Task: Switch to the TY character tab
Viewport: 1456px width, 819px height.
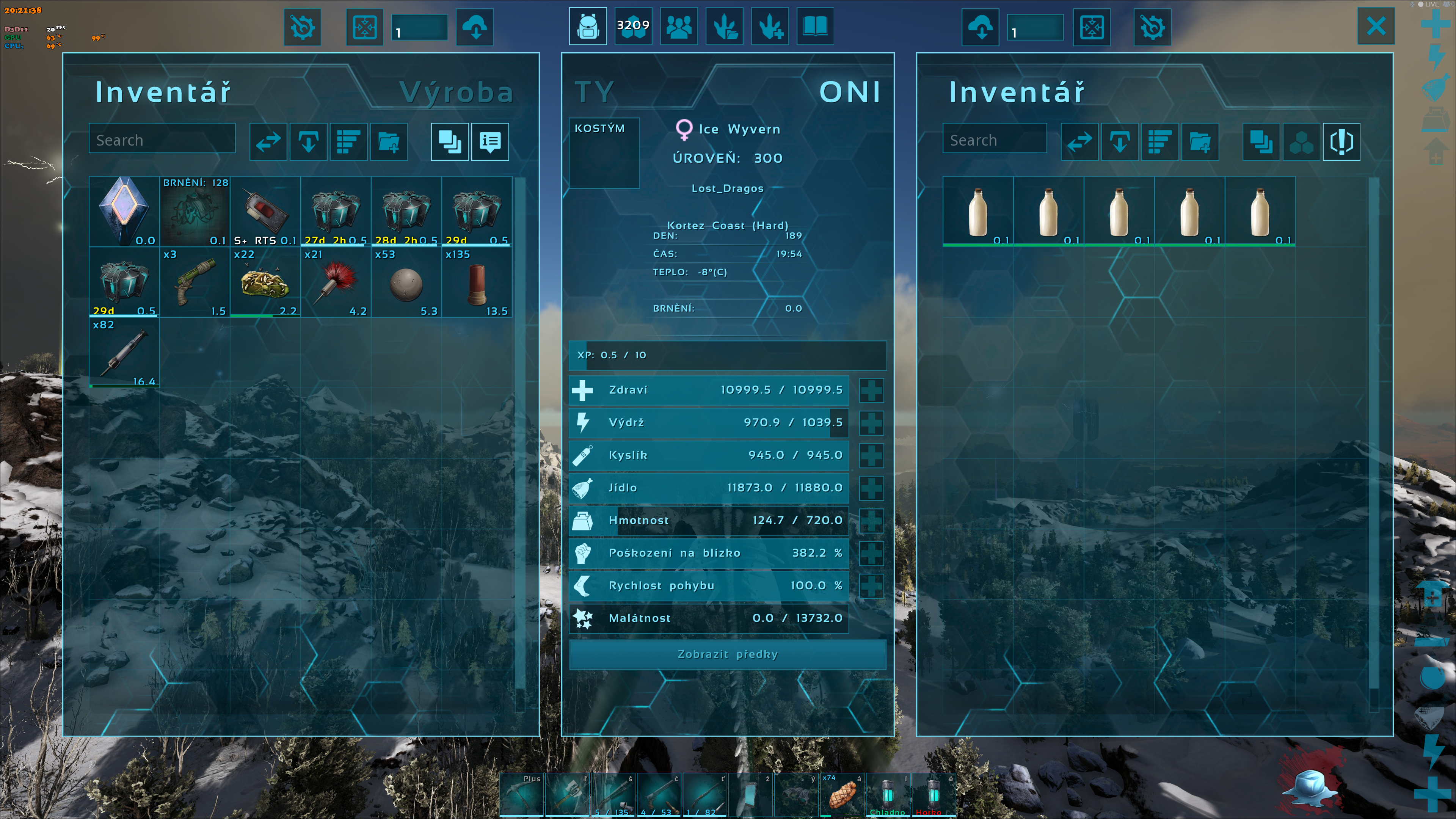Action: click(x=594, y=92)
